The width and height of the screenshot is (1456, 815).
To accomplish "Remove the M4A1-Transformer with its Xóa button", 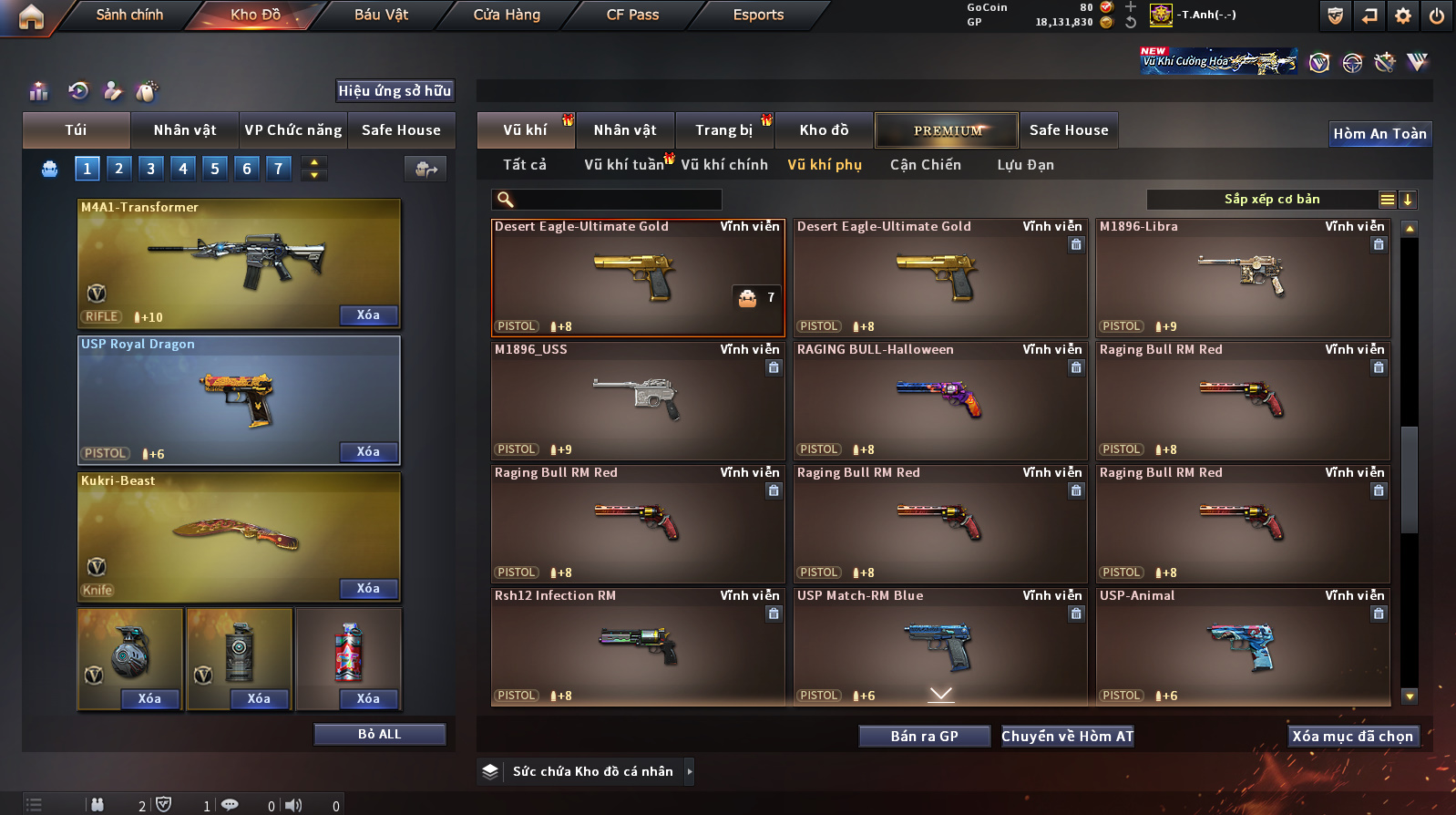I will (x=368, y=315).
